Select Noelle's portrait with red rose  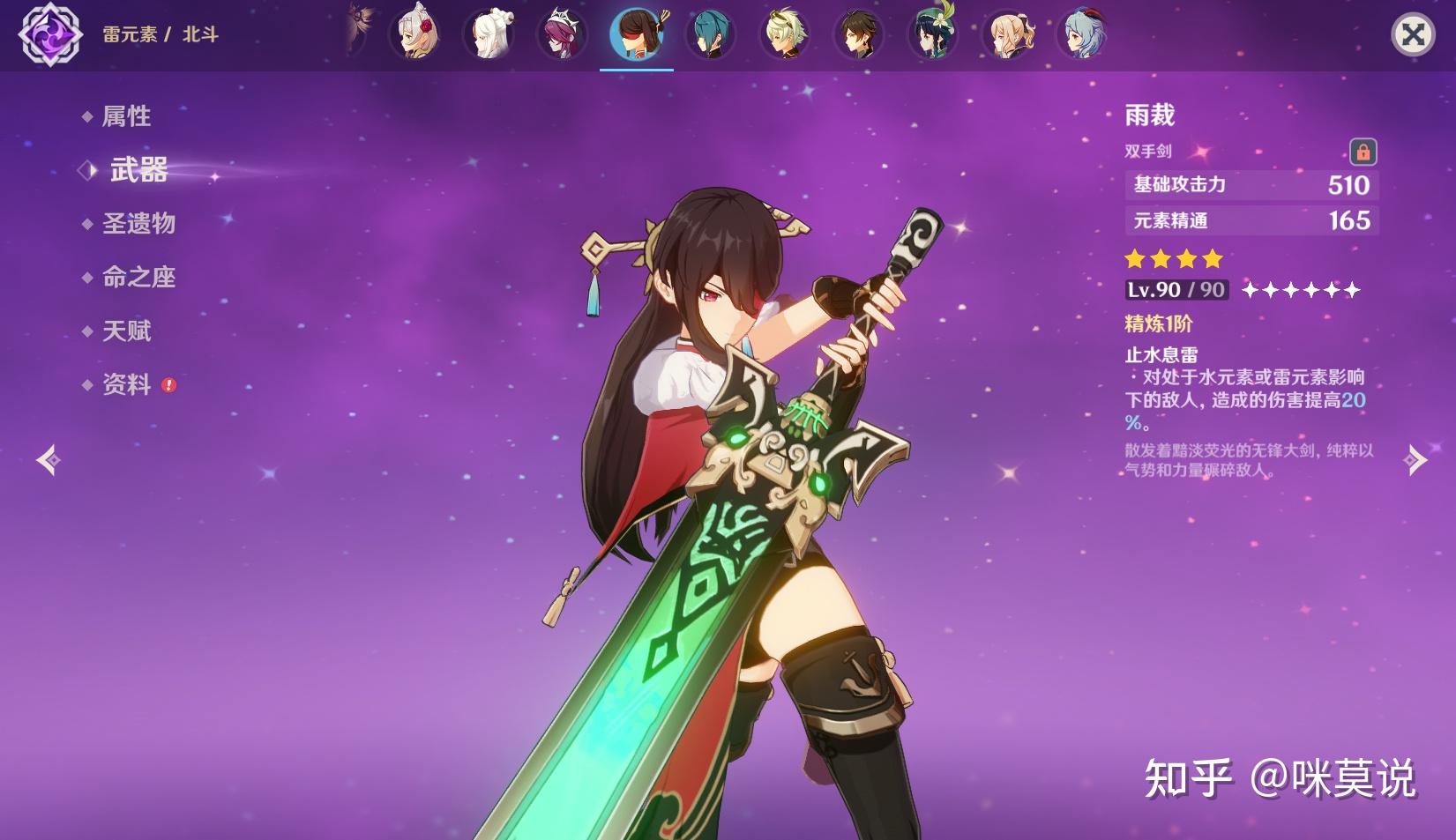(414, 34)
